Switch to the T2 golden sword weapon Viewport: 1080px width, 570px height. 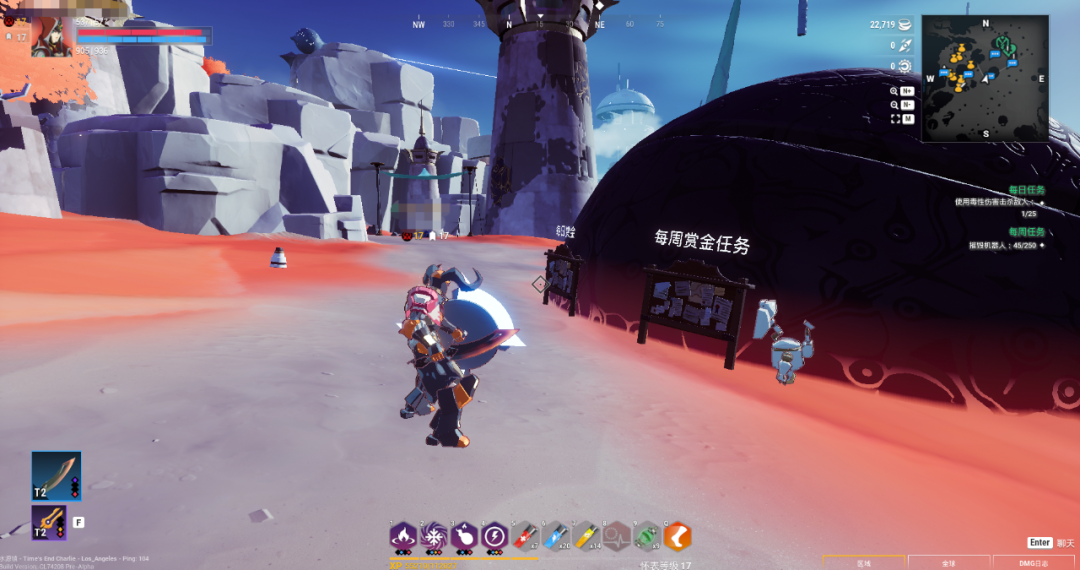point(49,523)
